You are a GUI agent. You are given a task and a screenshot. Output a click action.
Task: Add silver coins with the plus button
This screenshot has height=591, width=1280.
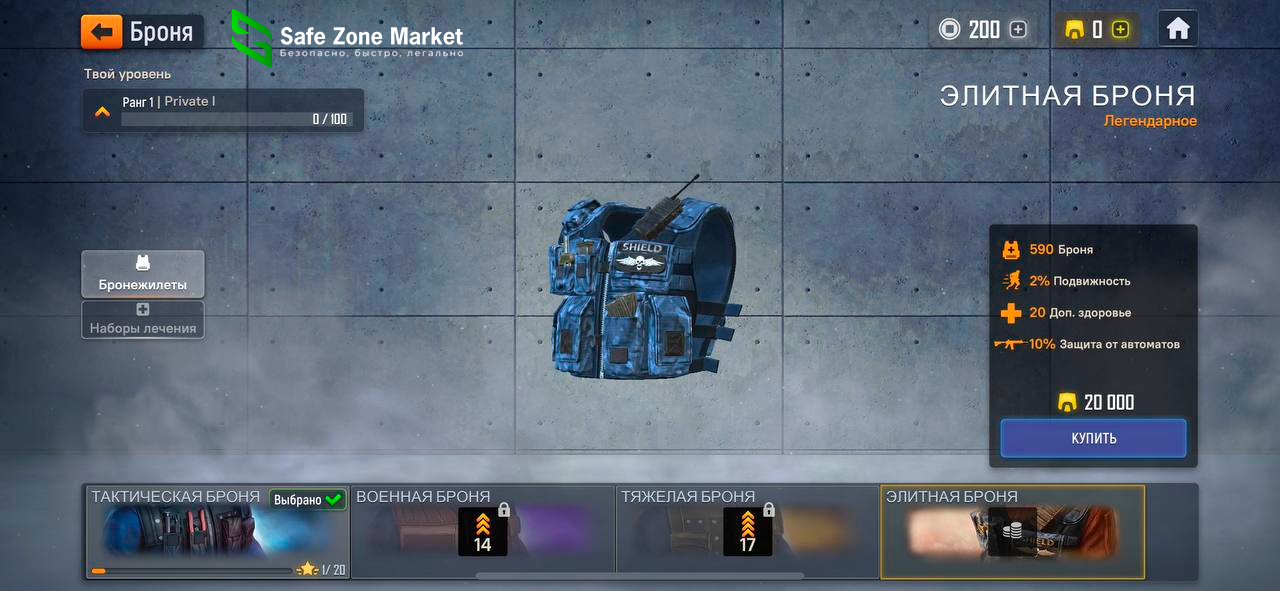pyautogui.click(x=1018, y=30)
